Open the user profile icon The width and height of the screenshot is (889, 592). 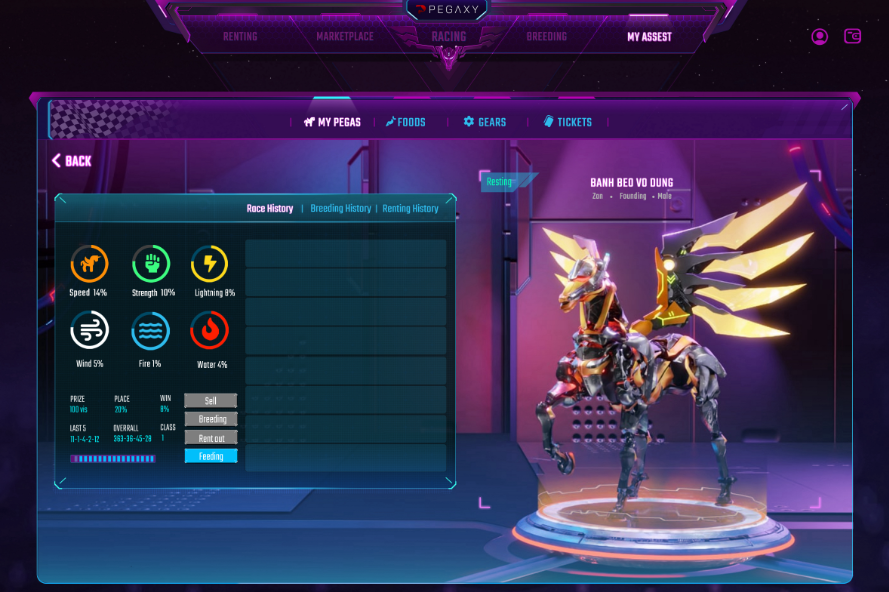click(x=820, y=37)
